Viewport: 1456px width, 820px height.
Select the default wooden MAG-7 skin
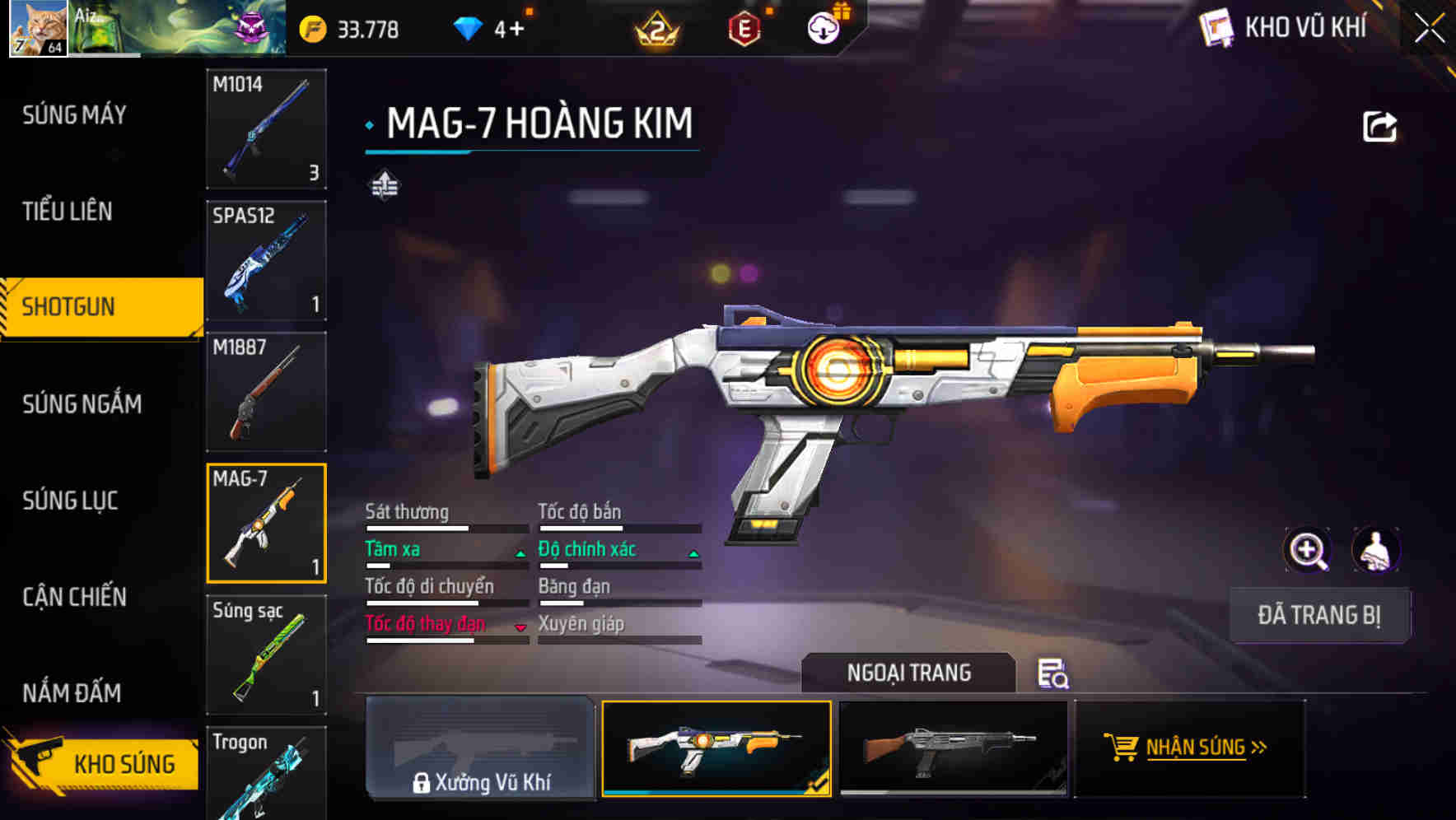pos(953,748)
